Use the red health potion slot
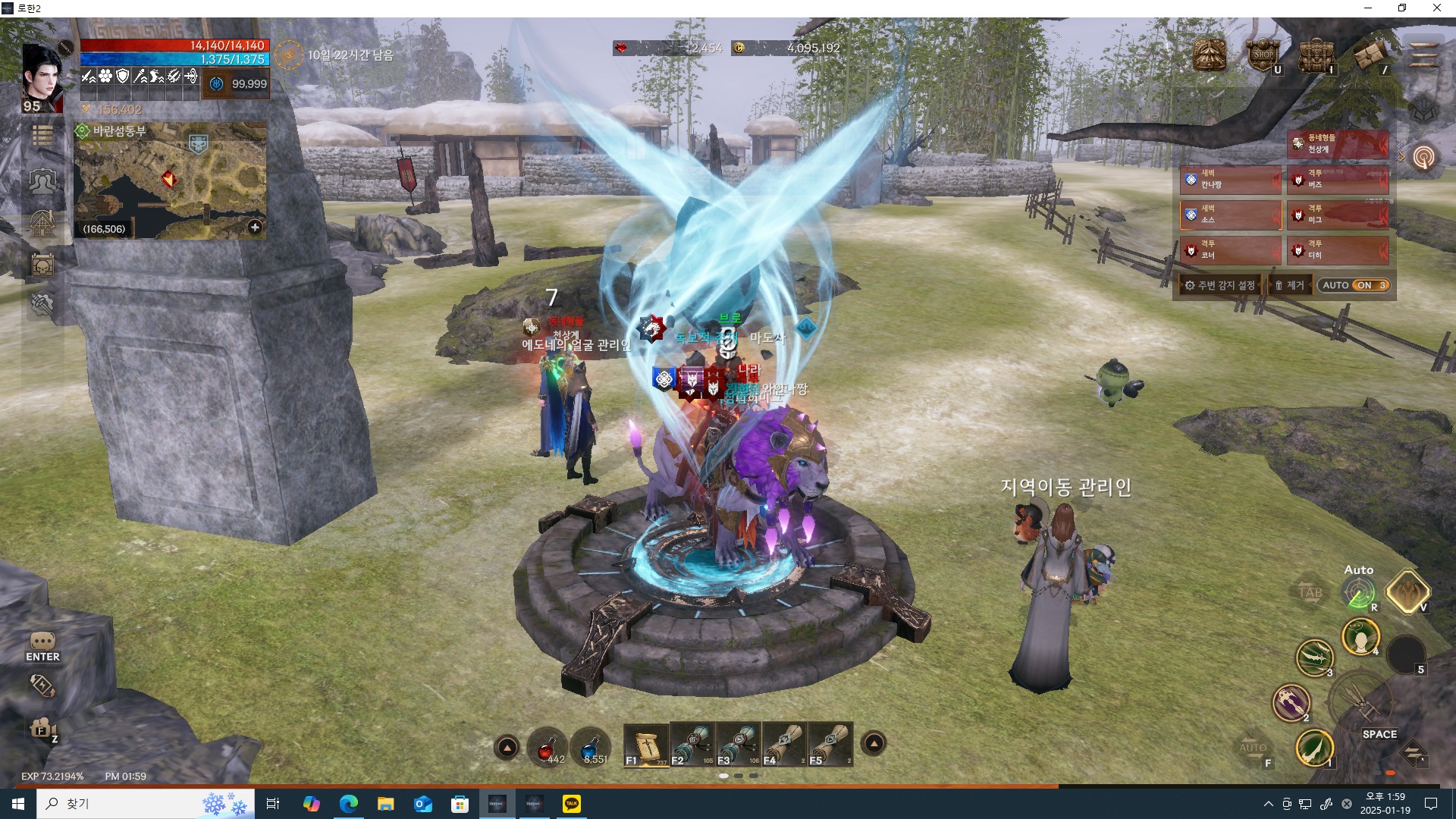The height and width of the screenshot is (819, 1456). tap(547, 746)
